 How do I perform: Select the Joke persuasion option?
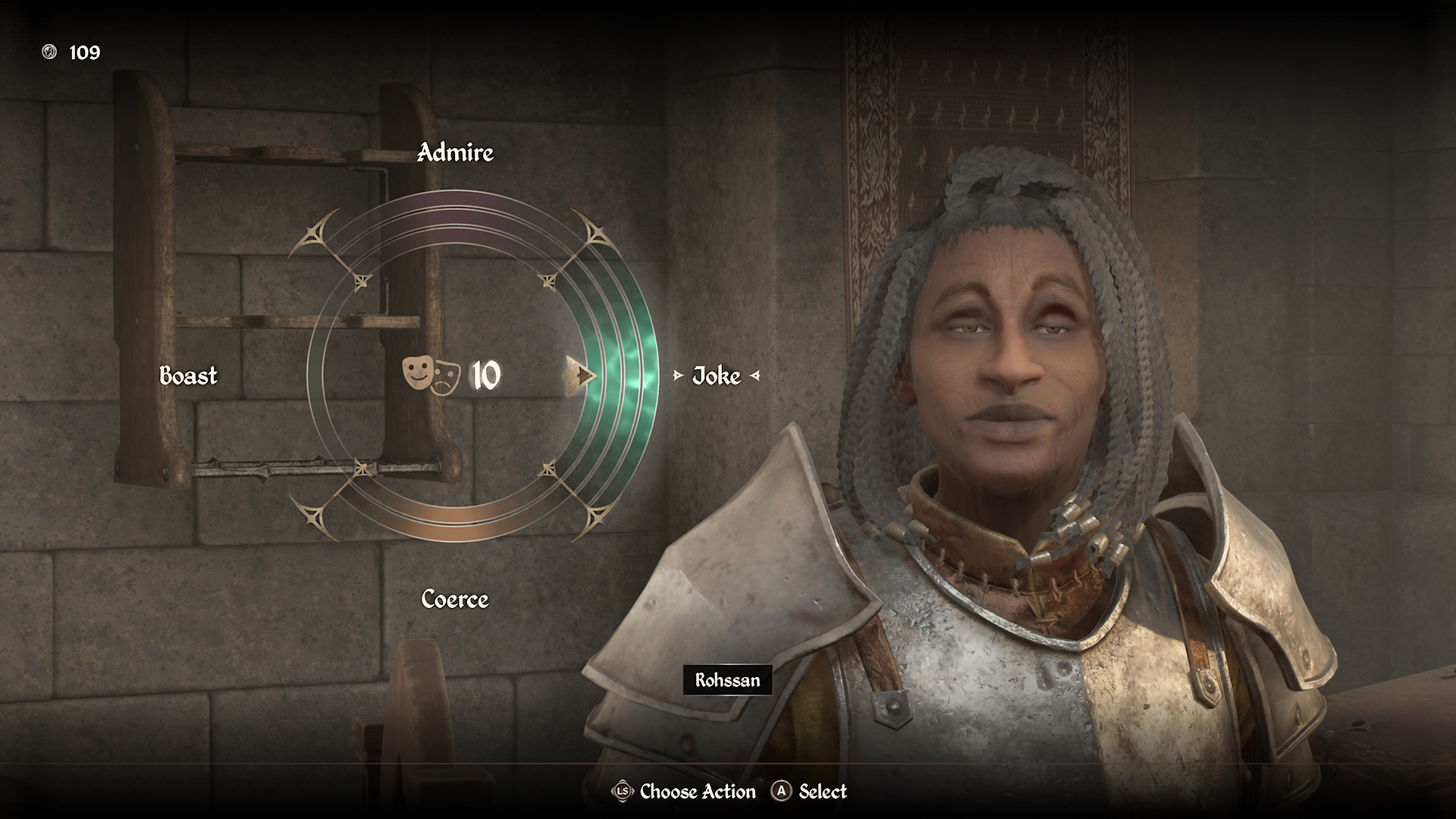(716, 376)
